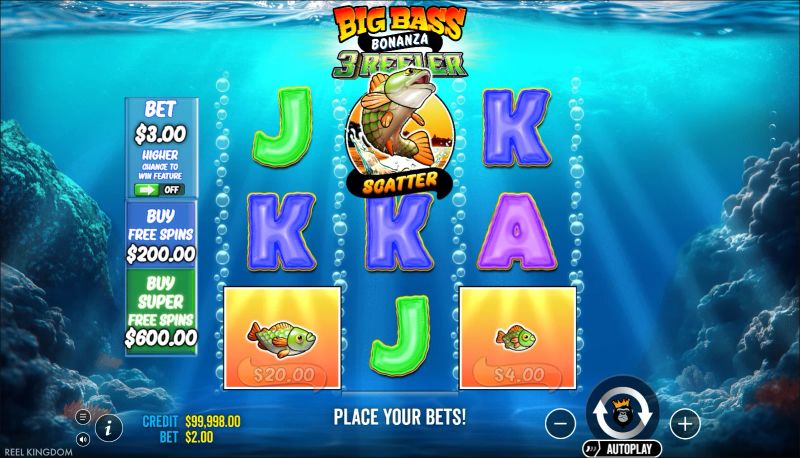Mute the sound with the speaker icon

coord(82,438)
